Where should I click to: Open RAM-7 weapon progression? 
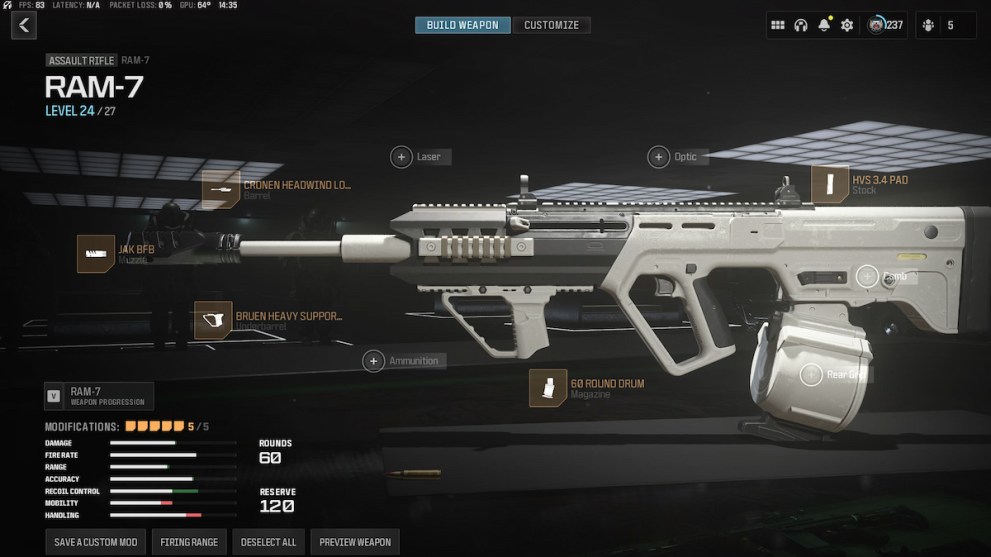[x=99, y=396]
